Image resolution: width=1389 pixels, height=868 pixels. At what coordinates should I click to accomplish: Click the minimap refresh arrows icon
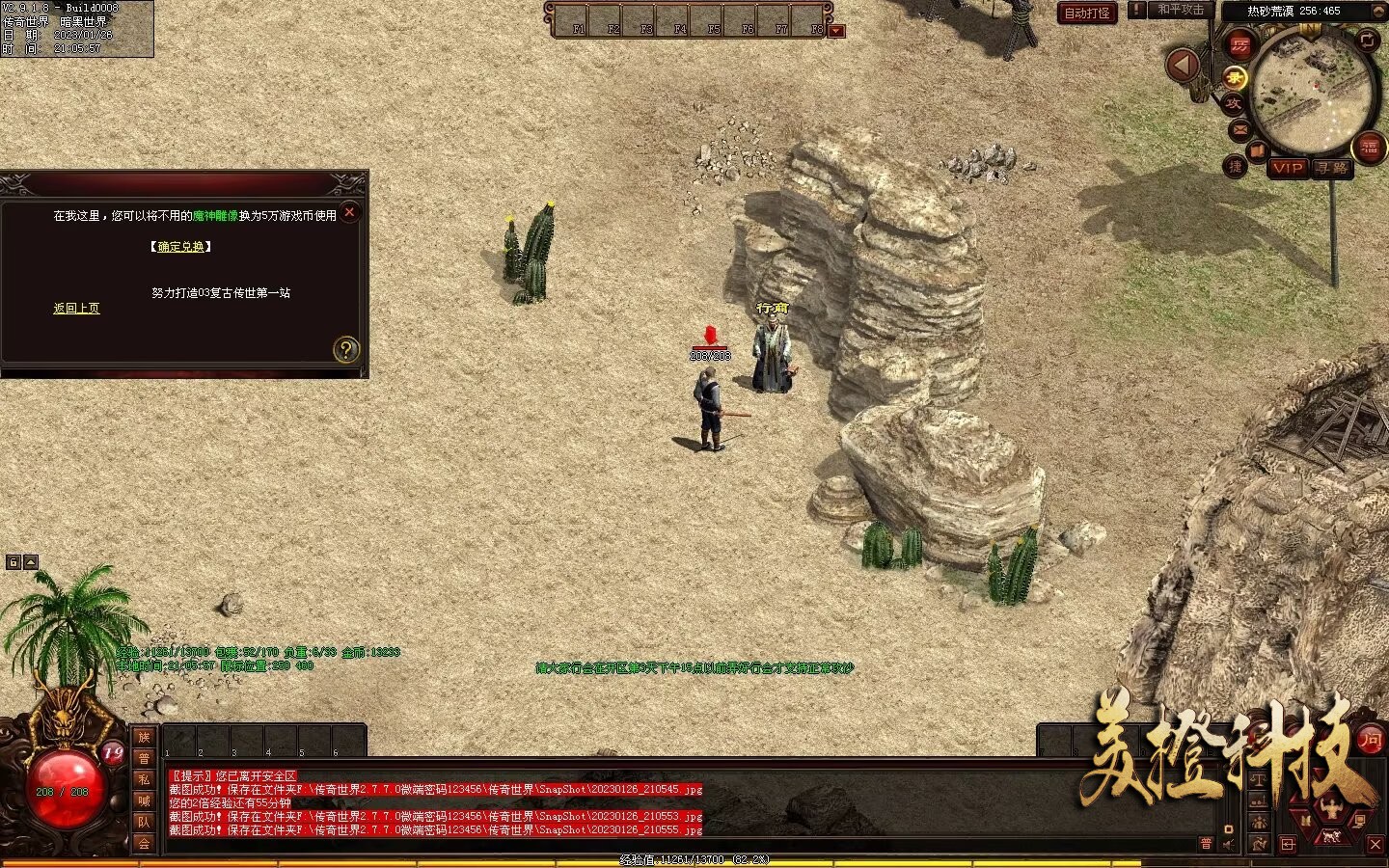point(1368,40)
